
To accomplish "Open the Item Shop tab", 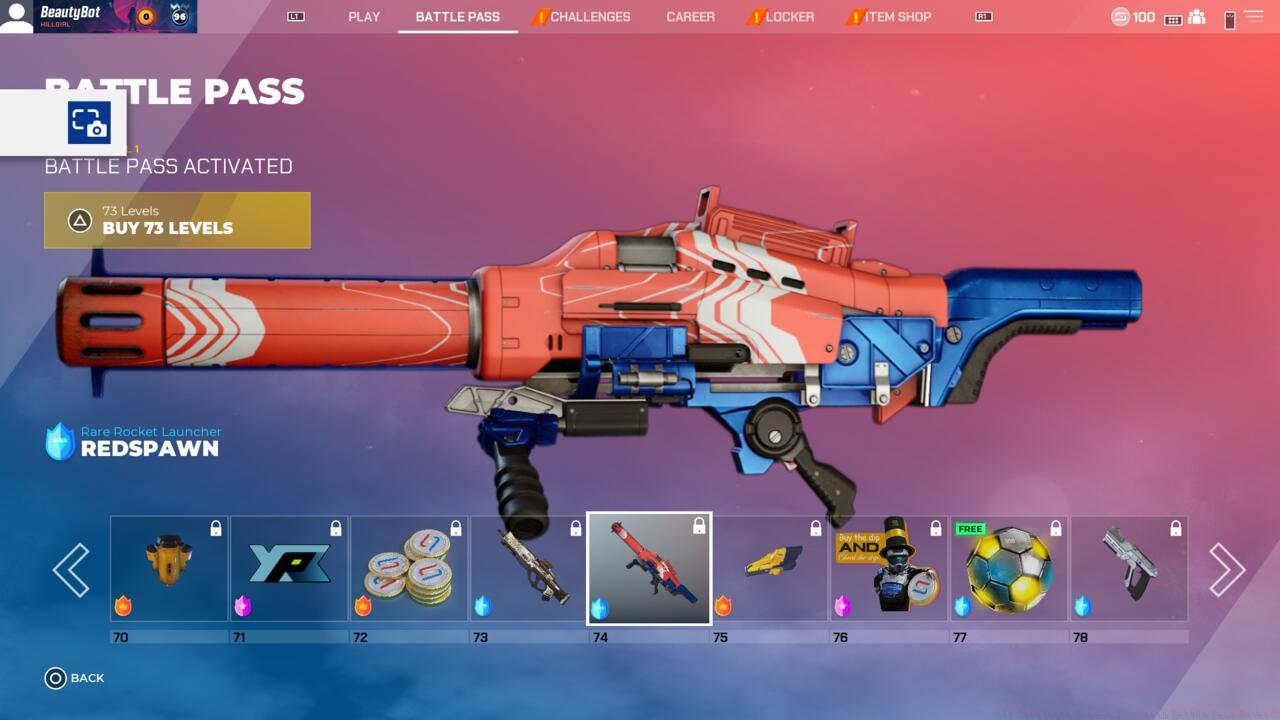I will click(x=897, y=17).
